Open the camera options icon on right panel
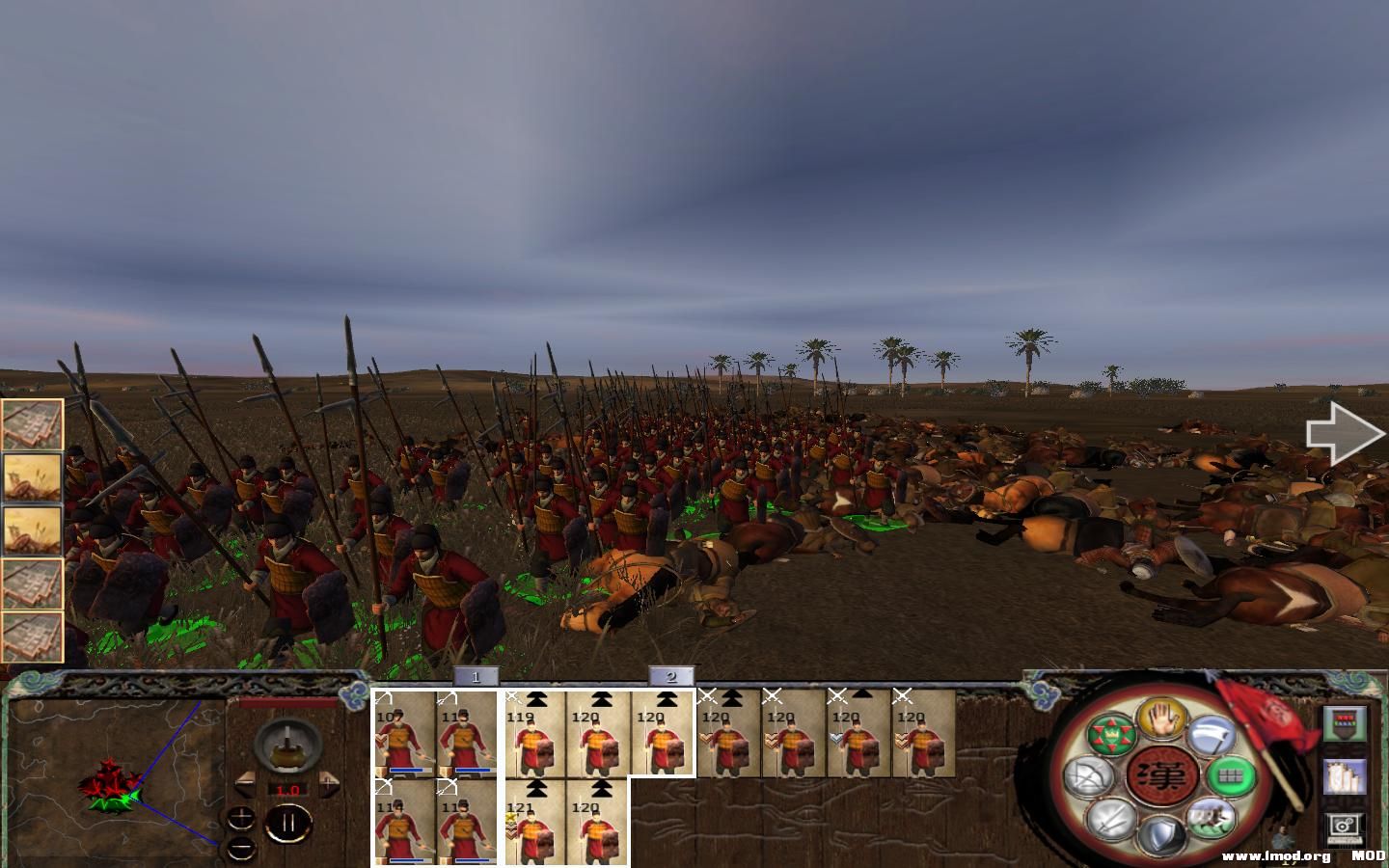The height and width of the screenshot is (868, 1389). click(1345, 827)
